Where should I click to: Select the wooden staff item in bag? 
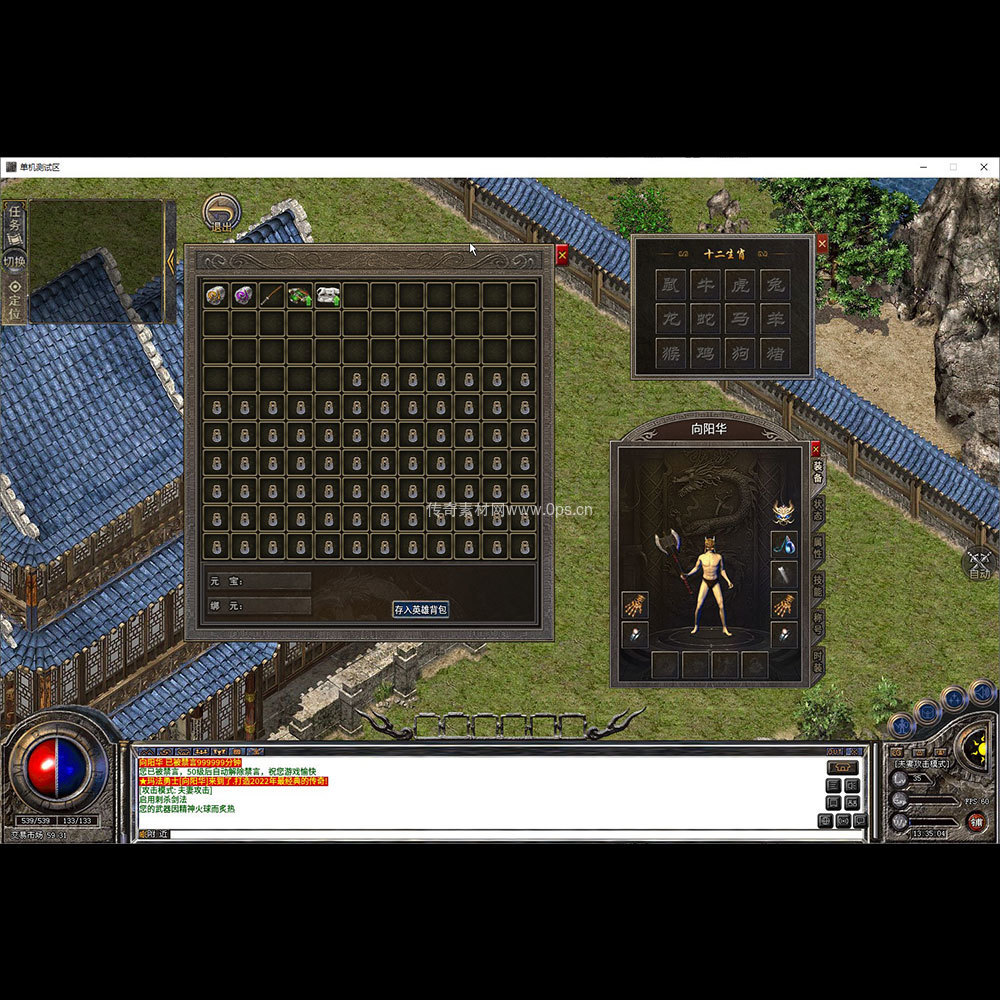[x=272, y=295]
